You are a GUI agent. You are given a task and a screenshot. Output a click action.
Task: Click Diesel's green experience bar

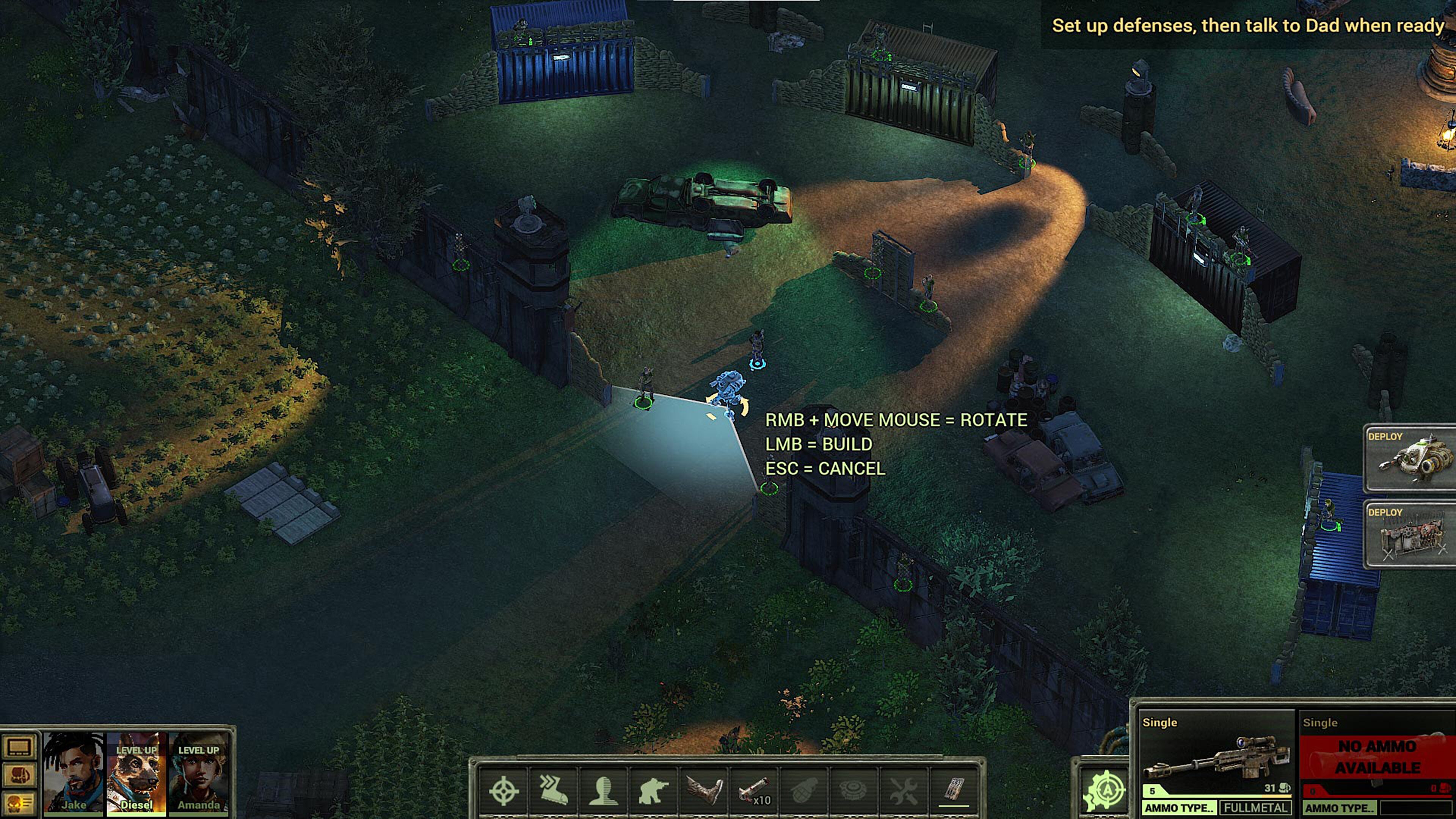coord(136,814)
